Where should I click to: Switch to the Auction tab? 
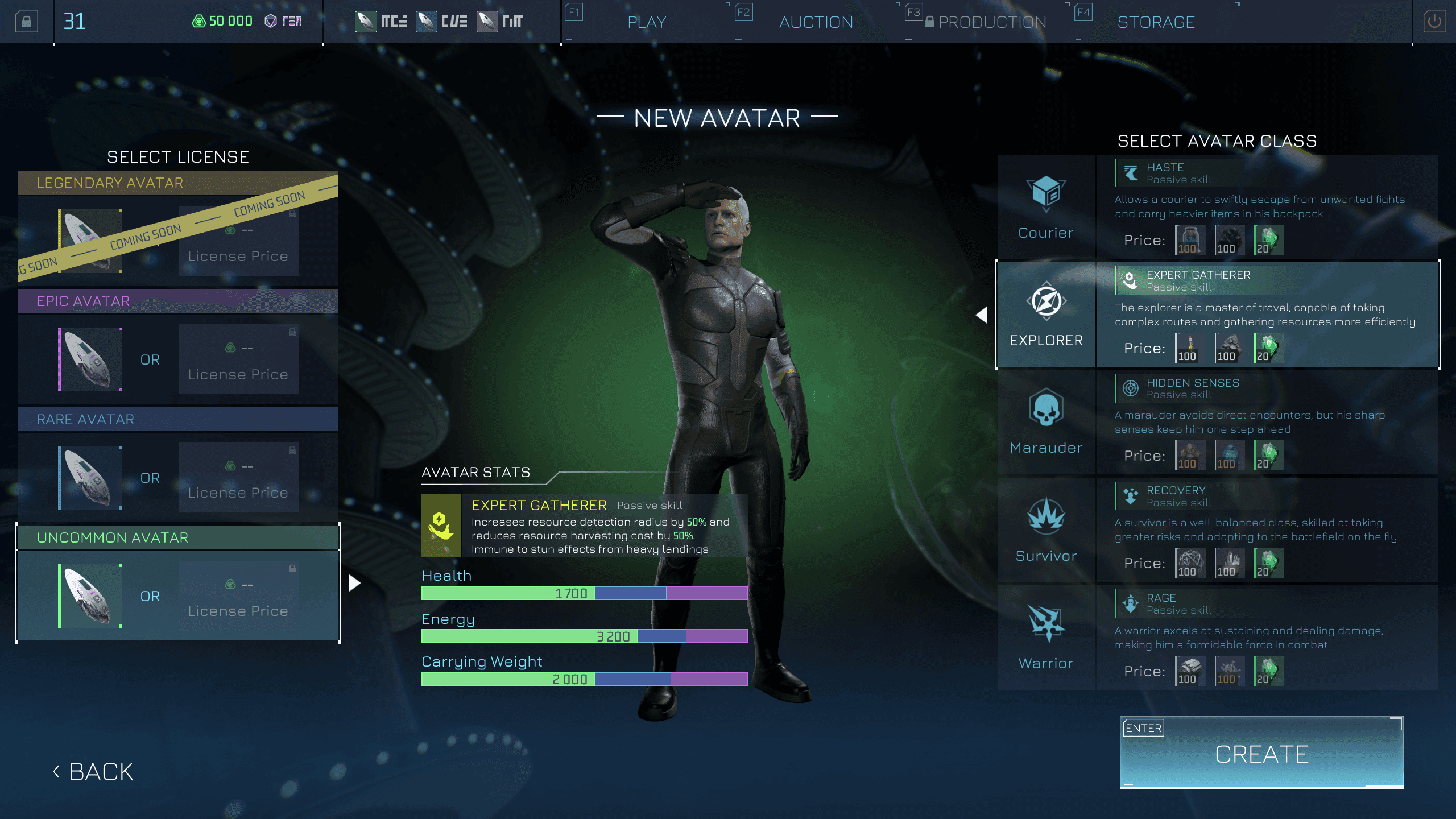(x=816, y=22)
